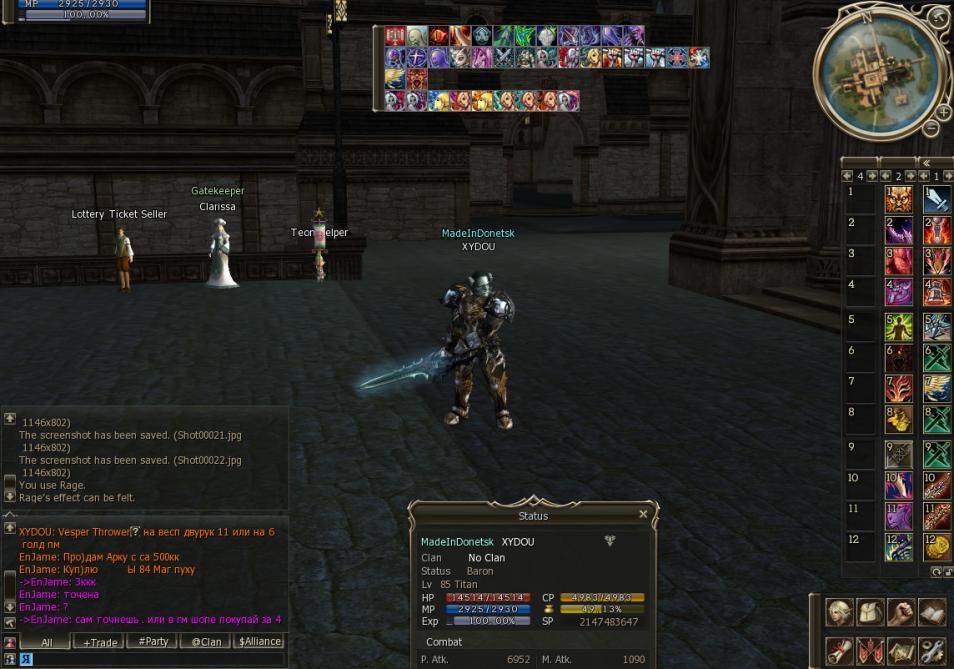Zoom in the minimap with the plus button
Screen dimensions: 954x669
point(942,112)
